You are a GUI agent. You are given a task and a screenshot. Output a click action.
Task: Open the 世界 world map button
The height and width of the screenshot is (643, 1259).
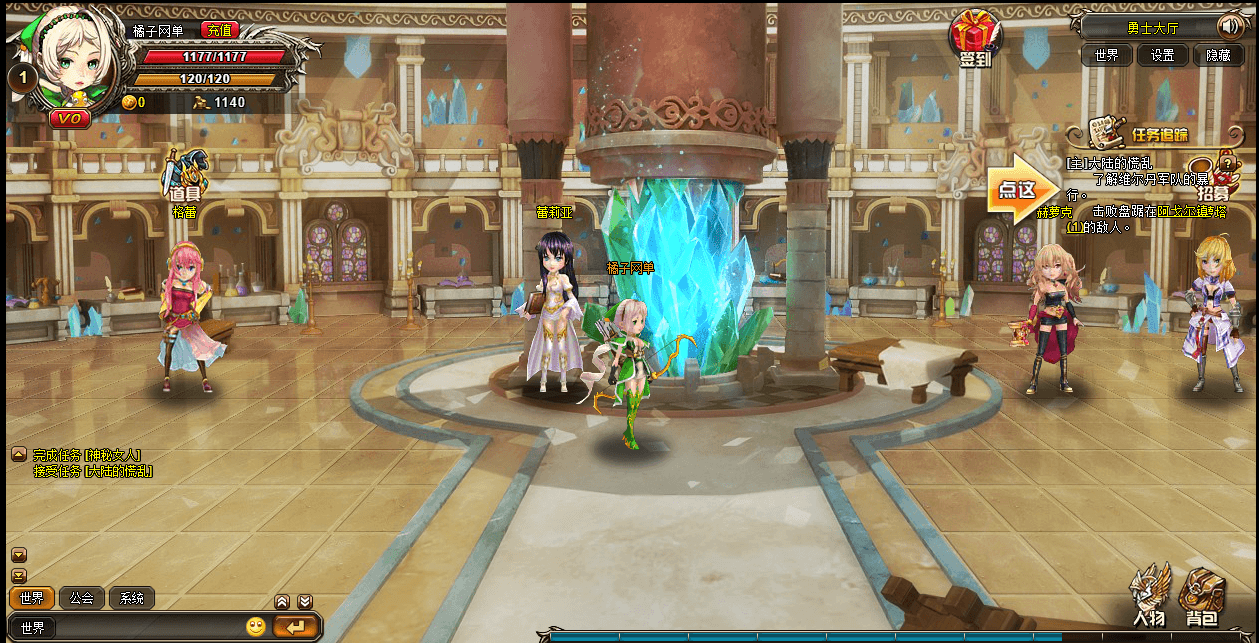(1106, 55)
